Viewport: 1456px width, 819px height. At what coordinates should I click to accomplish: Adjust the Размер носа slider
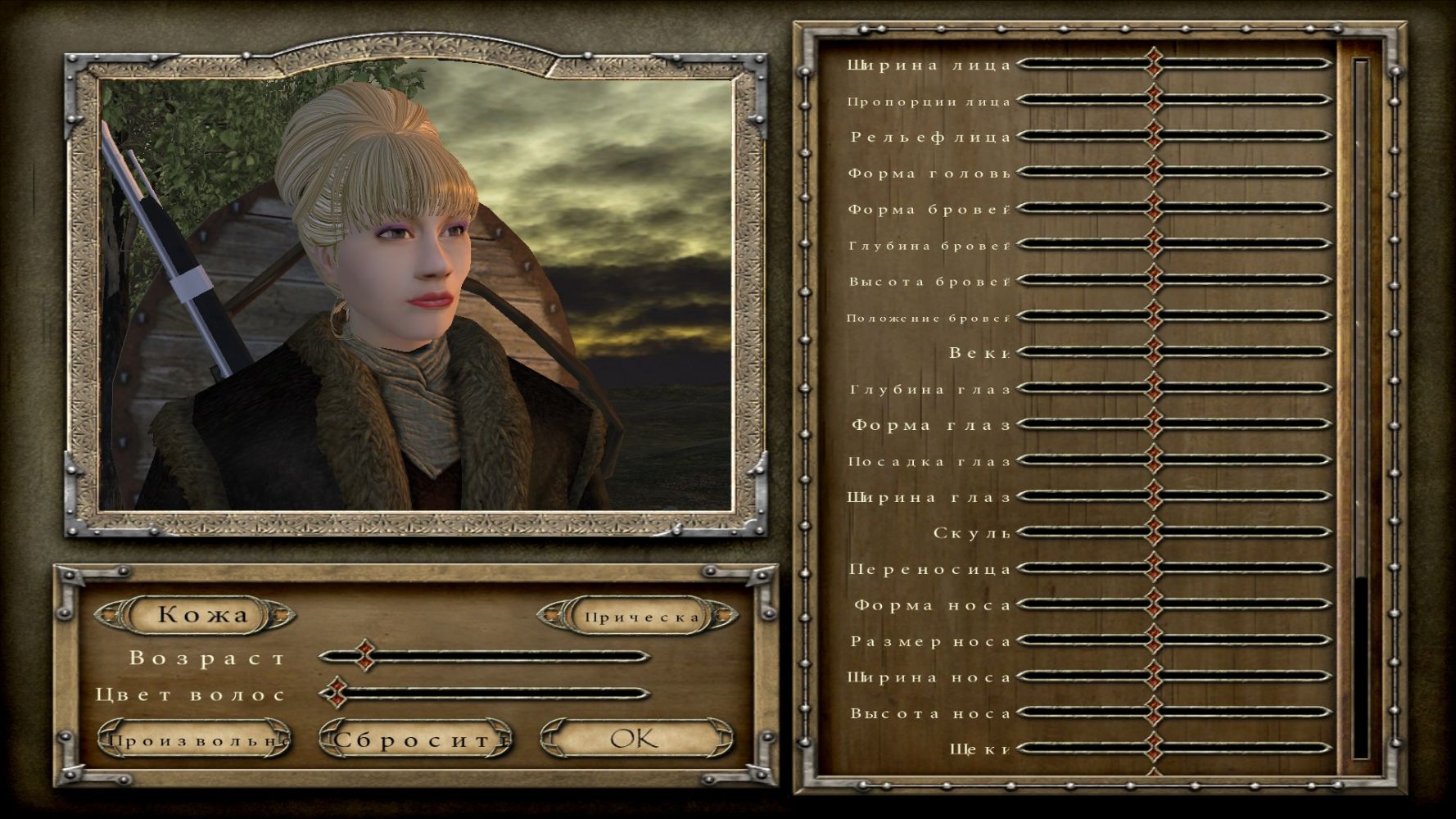point(1154,640)
